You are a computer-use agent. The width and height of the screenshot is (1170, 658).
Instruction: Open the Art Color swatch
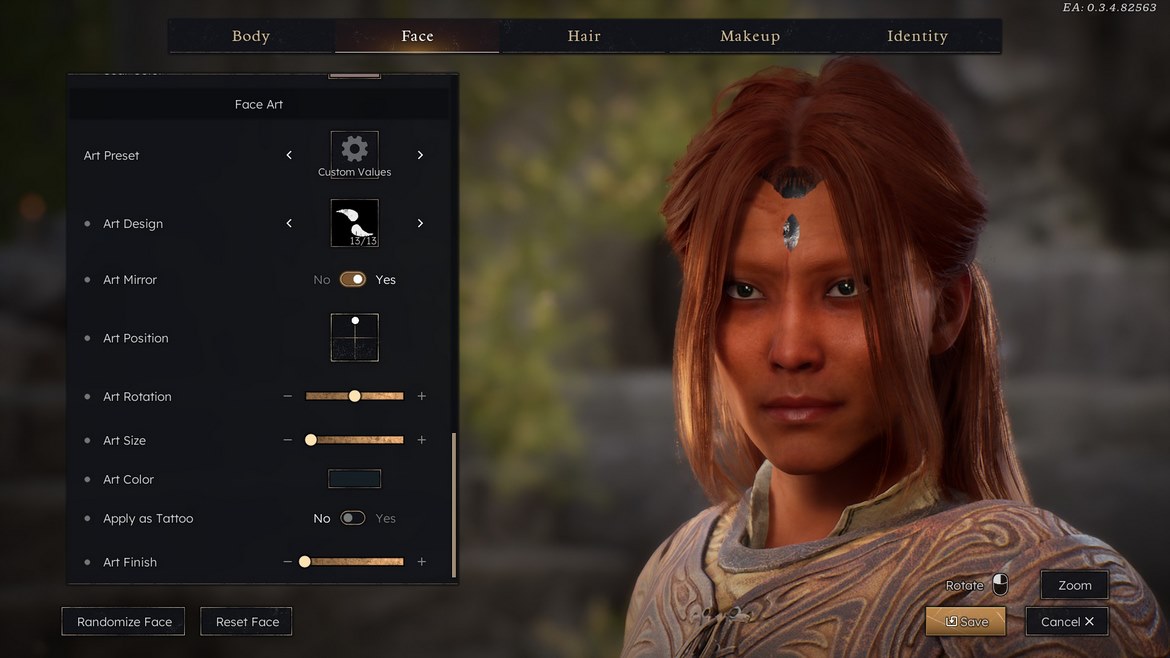pyautogui.click(x=355, y=479)
